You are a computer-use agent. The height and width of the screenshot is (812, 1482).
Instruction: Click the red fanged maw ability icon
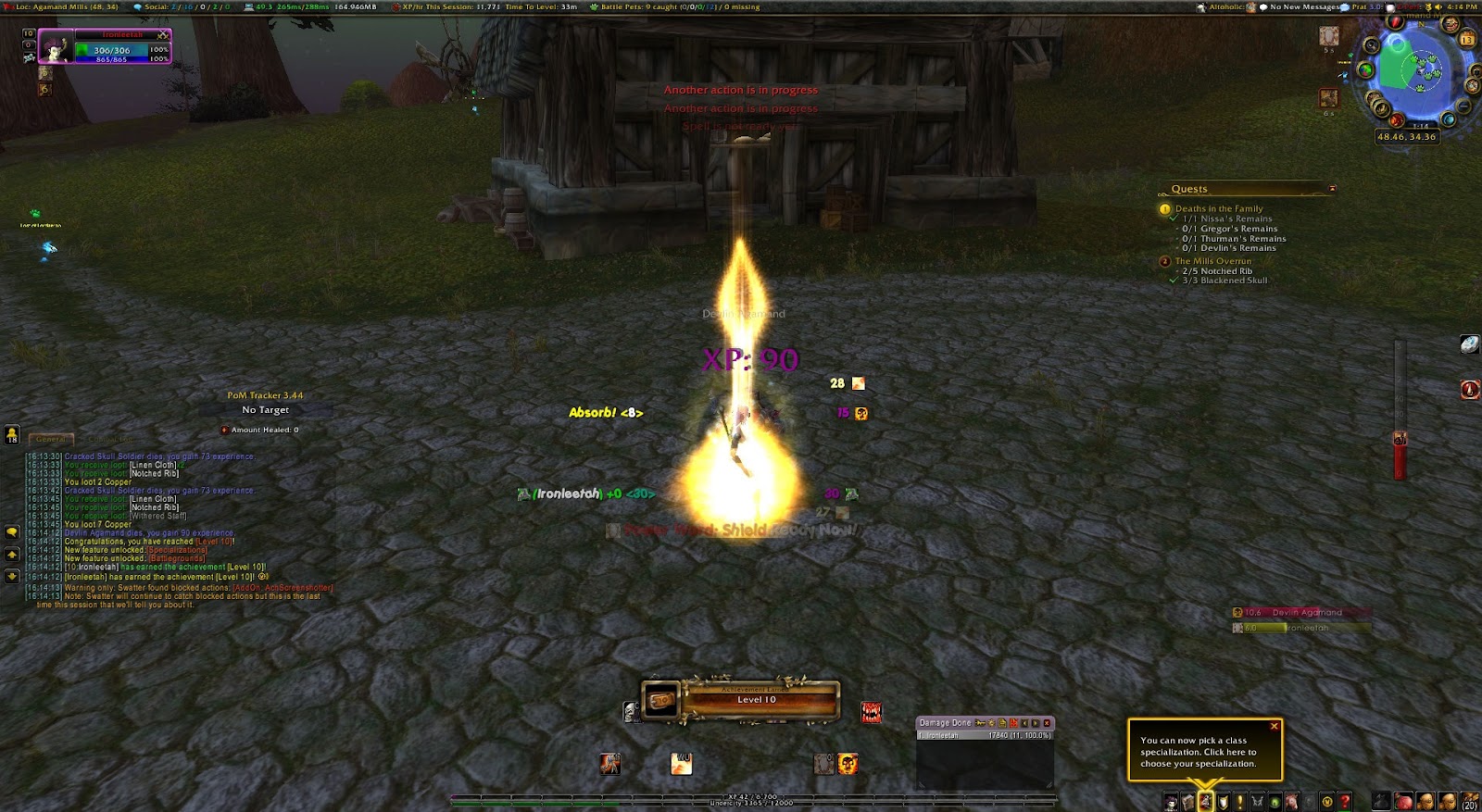click(x=872, y=712)
